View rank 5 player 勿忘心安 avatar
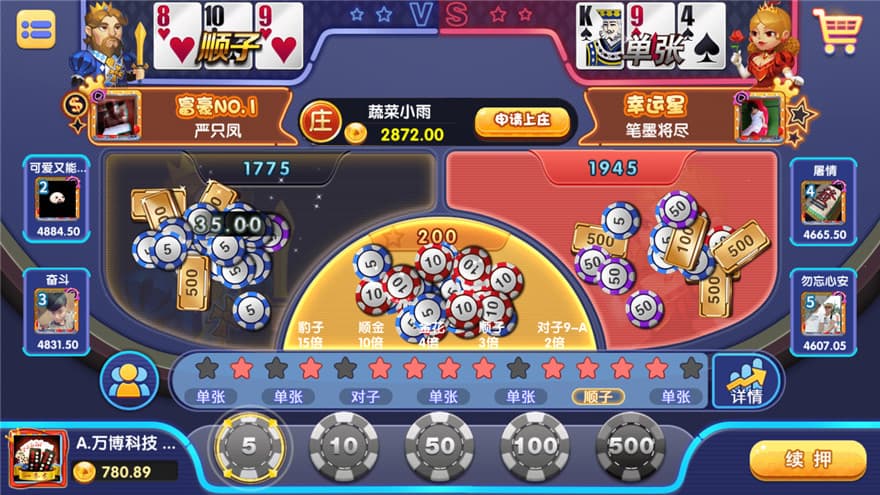 coord(822,314)
